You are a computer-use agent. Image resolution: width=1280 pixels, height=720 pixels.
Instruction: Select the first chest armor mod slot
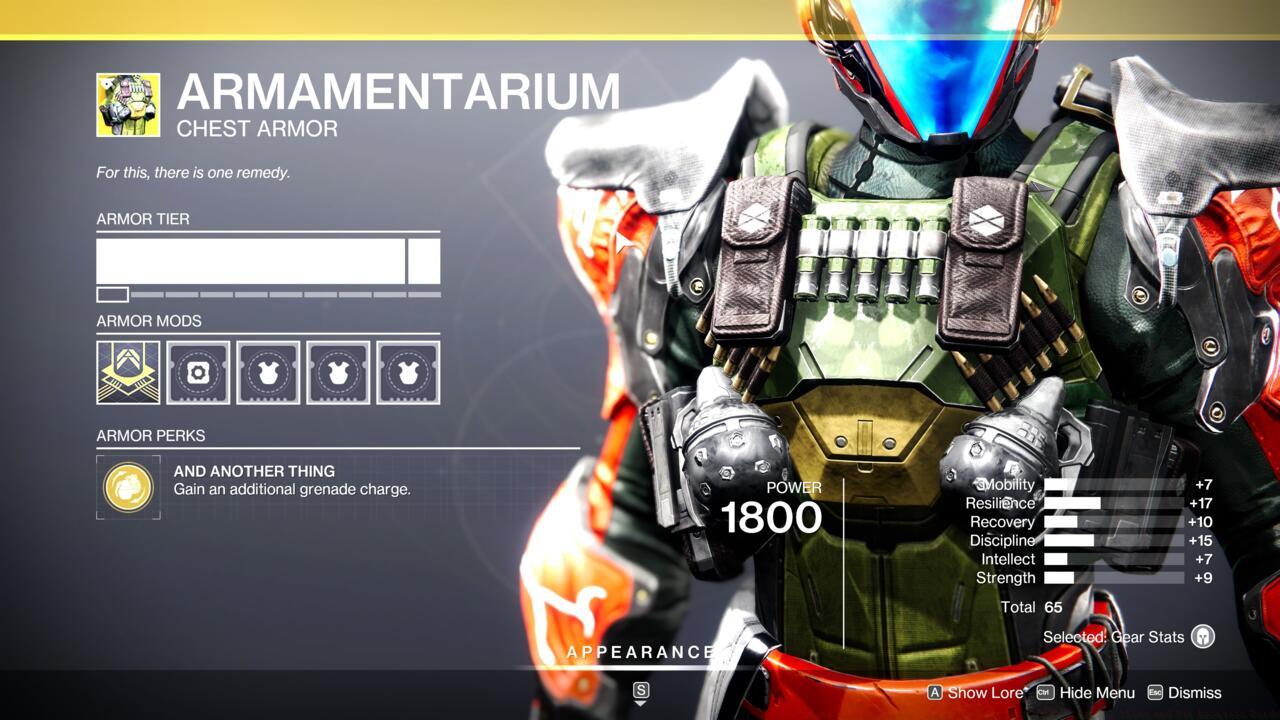pos(268,371)
